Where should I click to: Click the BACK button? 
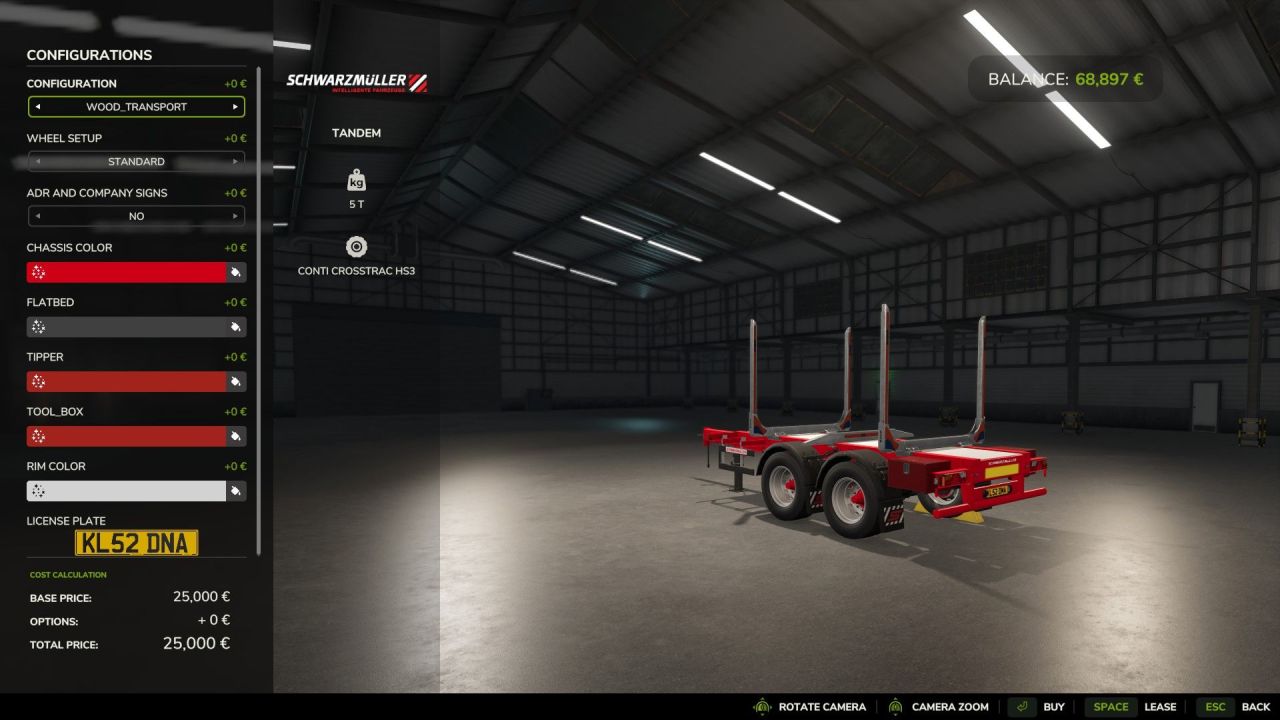pos(1255,706)
